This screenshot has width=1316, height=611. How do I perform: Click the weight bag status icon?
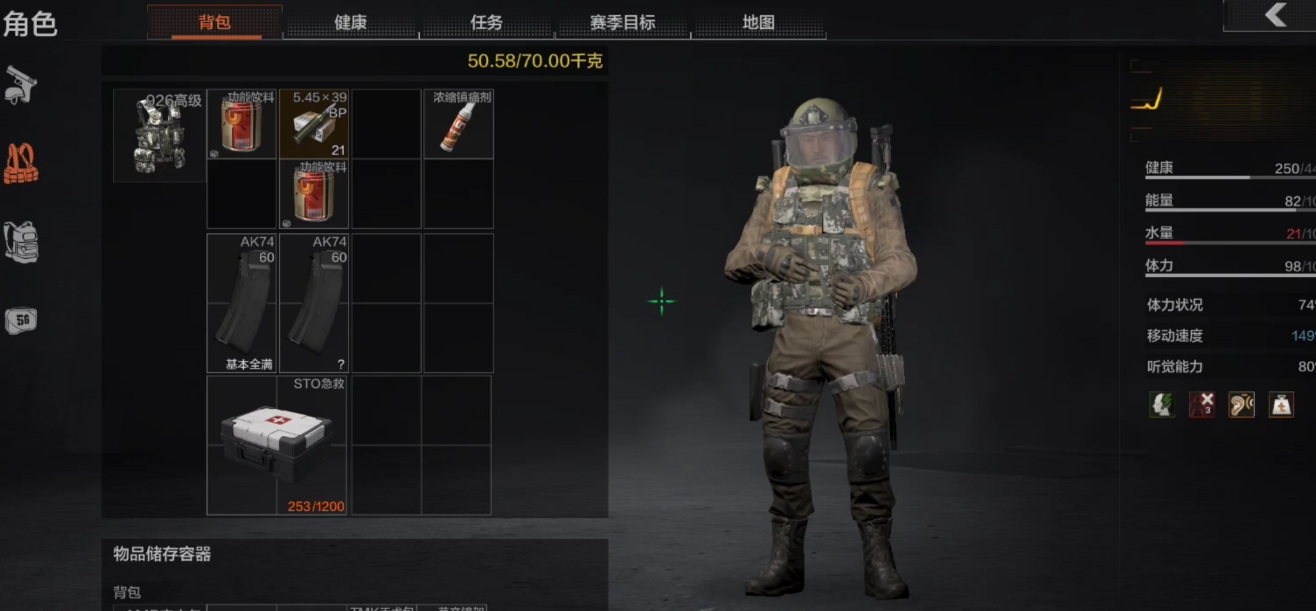1281,405
